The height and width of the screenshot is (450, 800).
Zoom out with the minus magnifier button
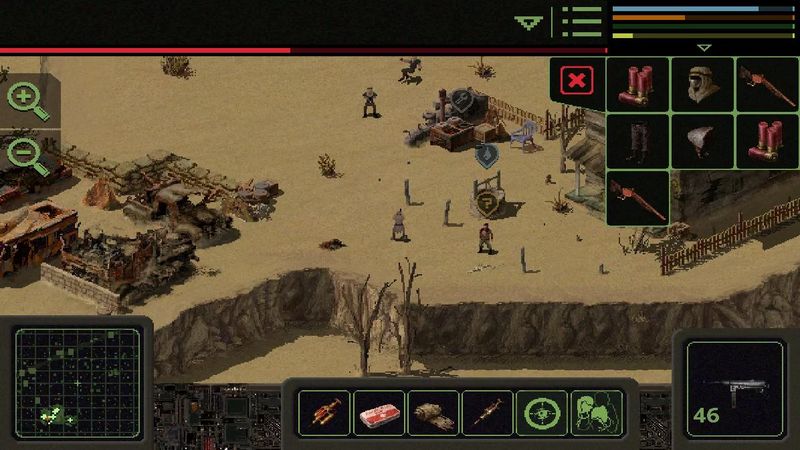pos(27,155)
